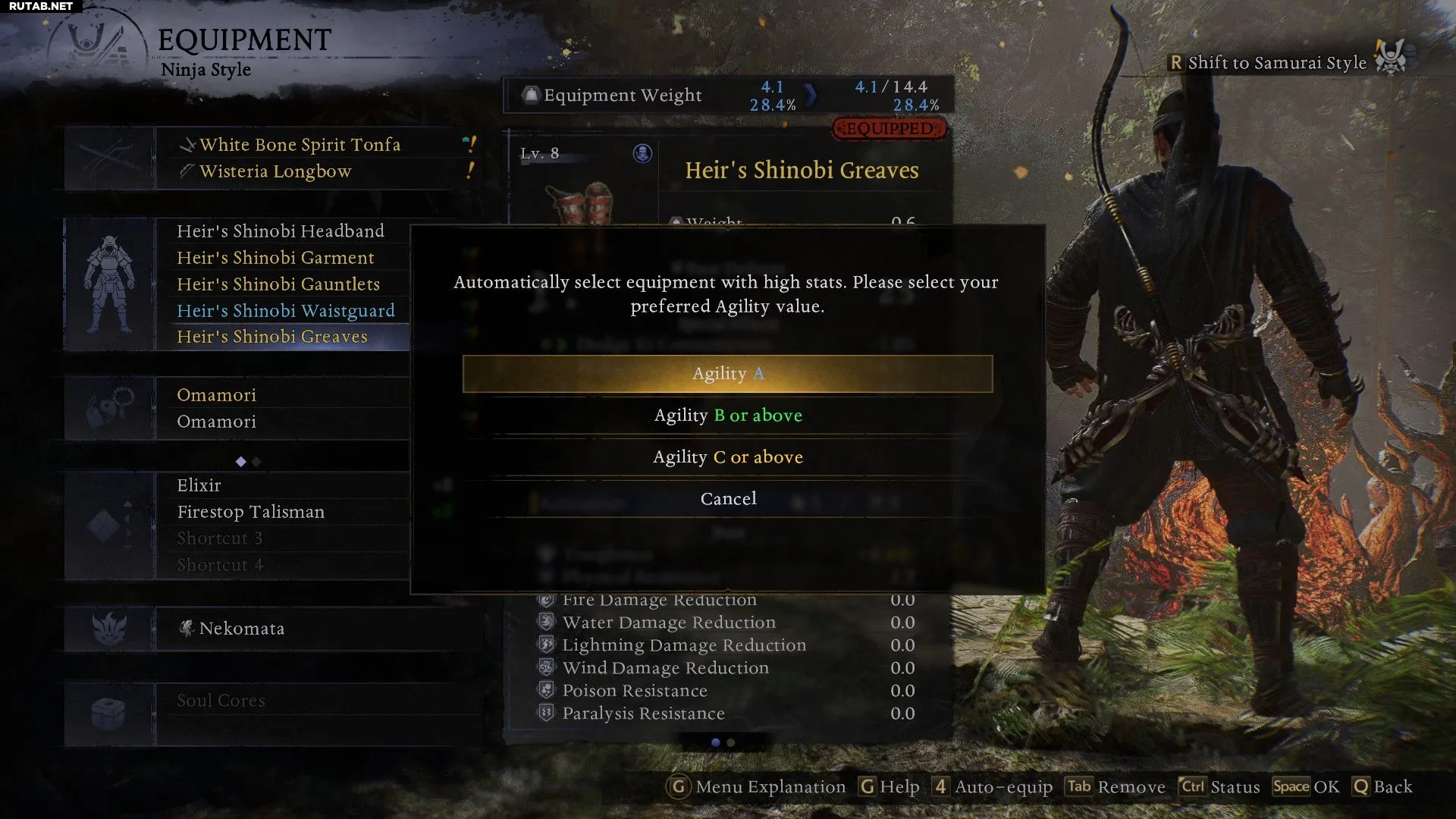Screen dimensions: 1456x819
Task: Select Heir's Shinobi Waistguard slot
Action: point(285,311)
